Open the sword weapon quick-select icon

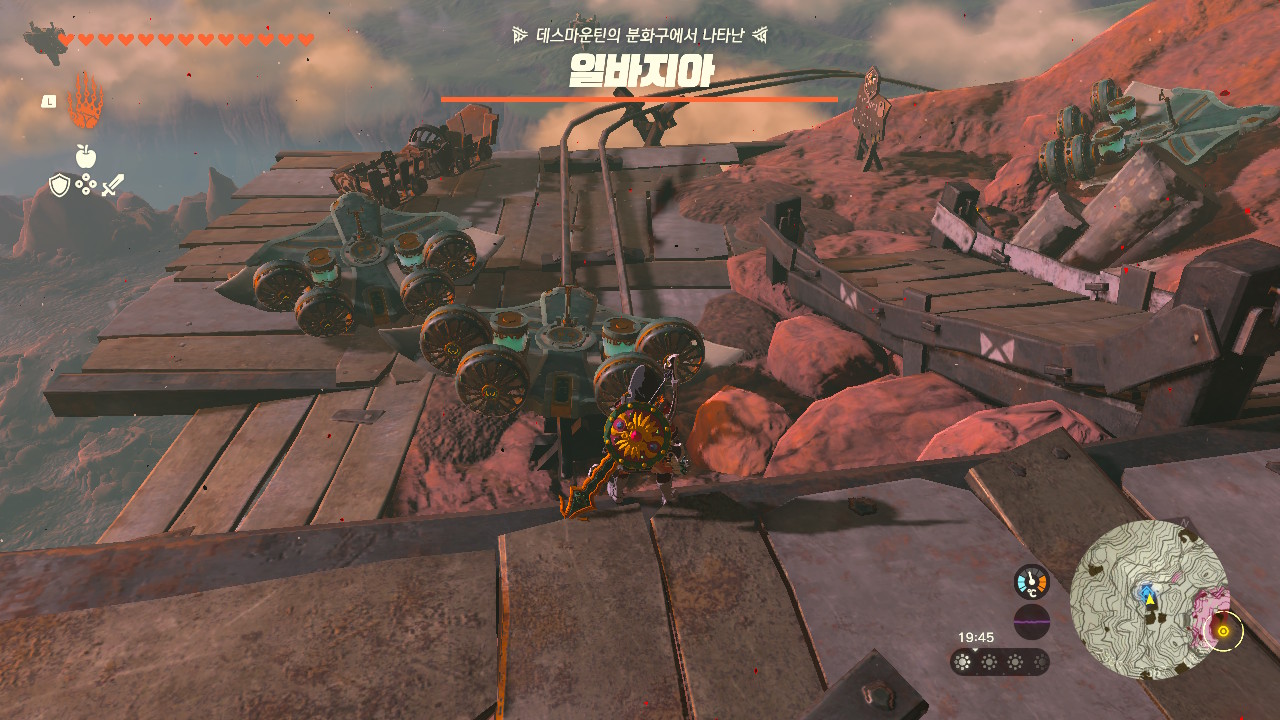point(113,185)
